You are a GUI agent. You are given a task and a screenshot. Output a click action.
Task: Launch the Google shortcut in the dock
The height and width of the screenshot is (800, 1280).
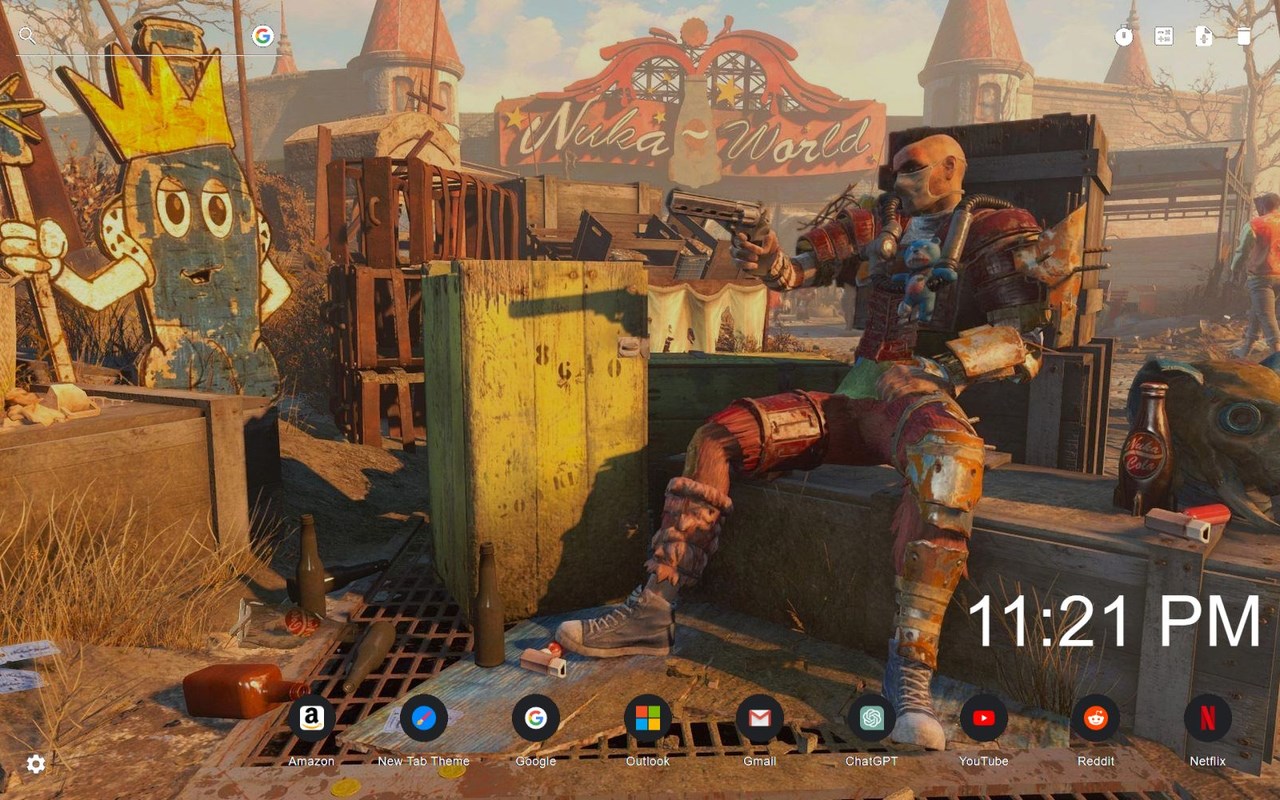535,718
